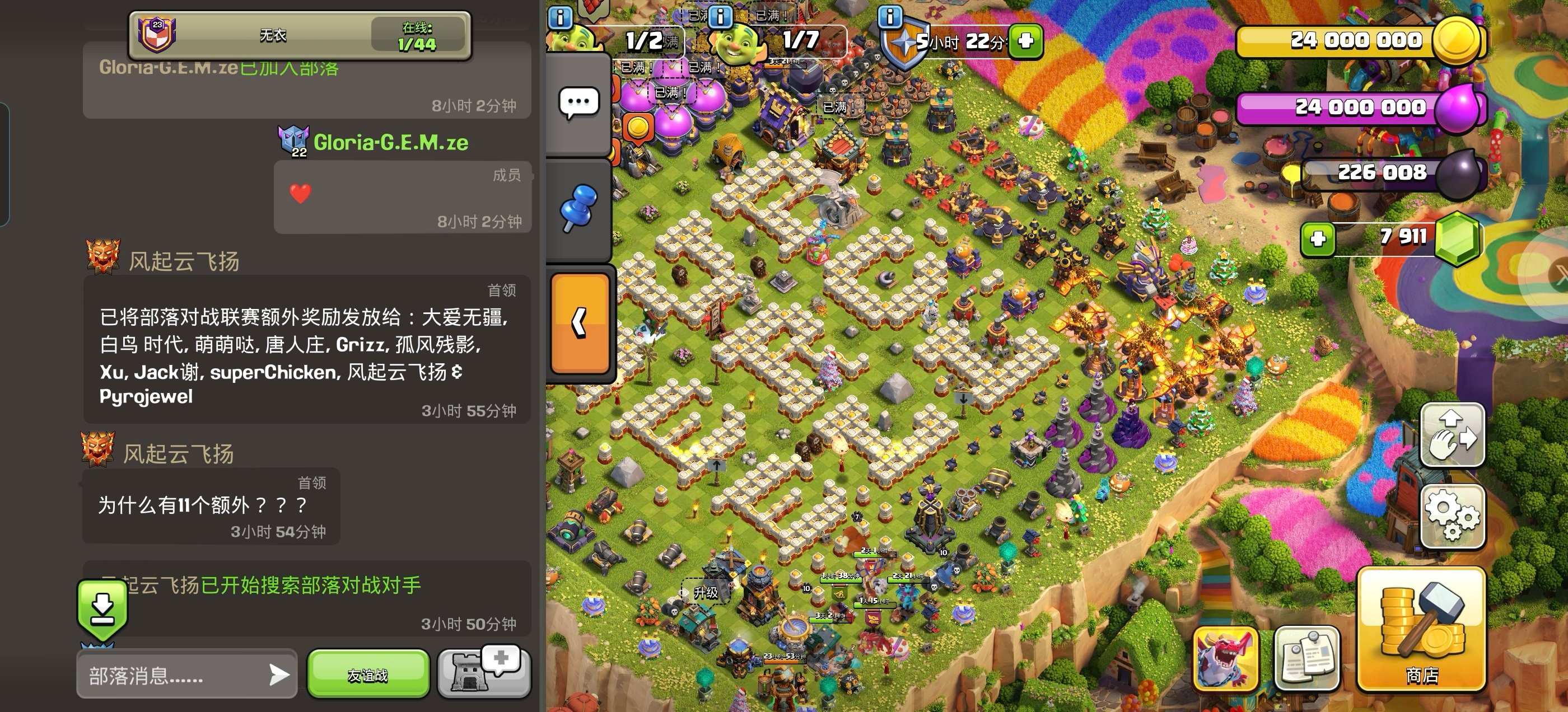Open the pinned messages blue pushpin

[x=578, y=208]
